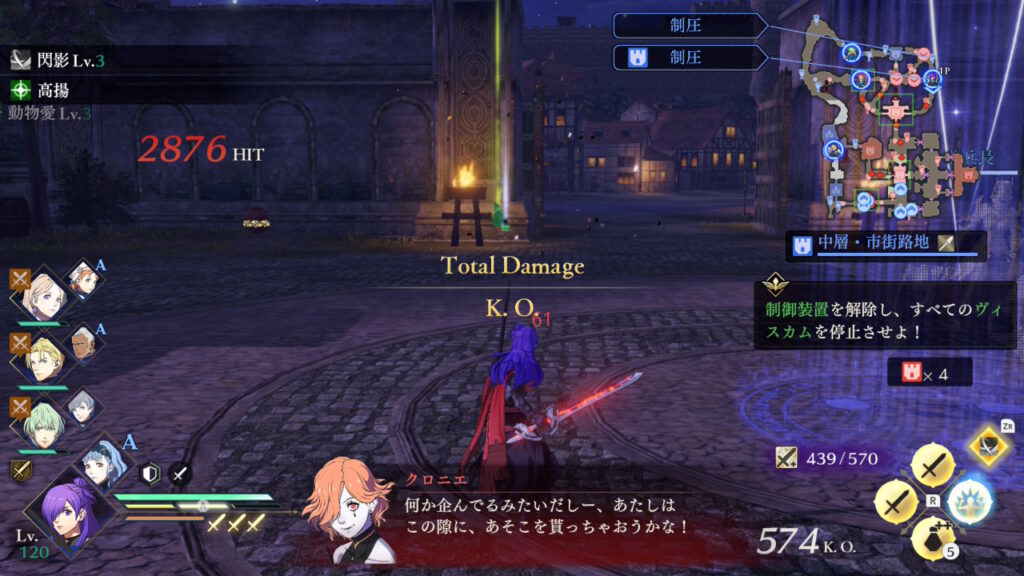Select the potion item with count 5

[x=931, y=537]
